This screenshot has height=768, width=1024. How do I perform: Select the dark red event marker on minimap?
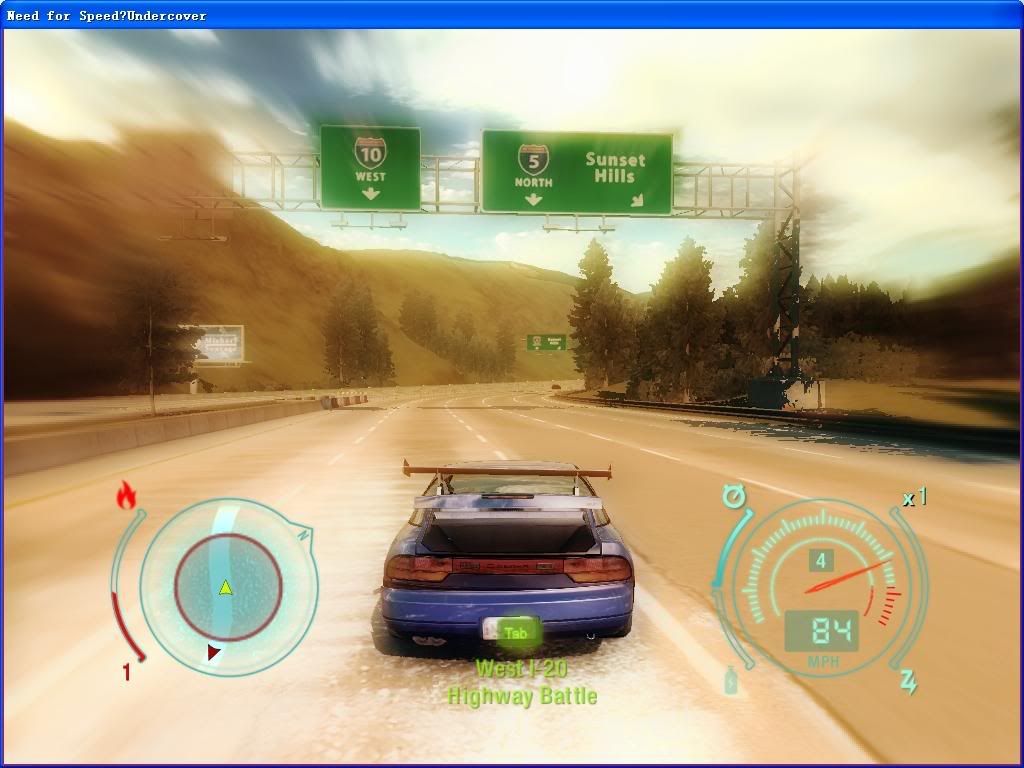click(x=214, y=653)
